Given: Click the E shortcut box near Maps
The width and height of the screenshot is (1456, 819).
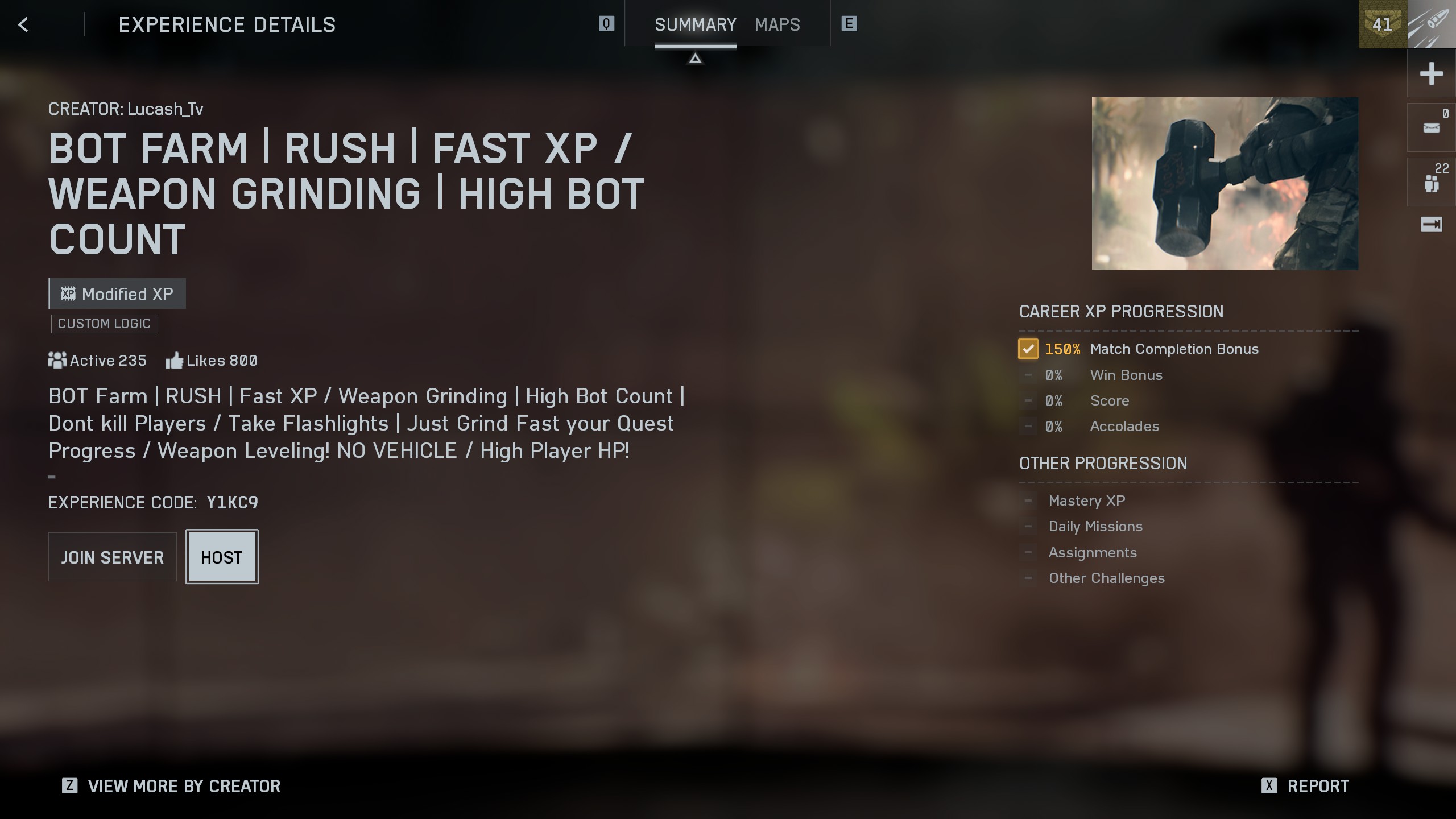Looking at the screenshot, I should click(x=849, y=24).
